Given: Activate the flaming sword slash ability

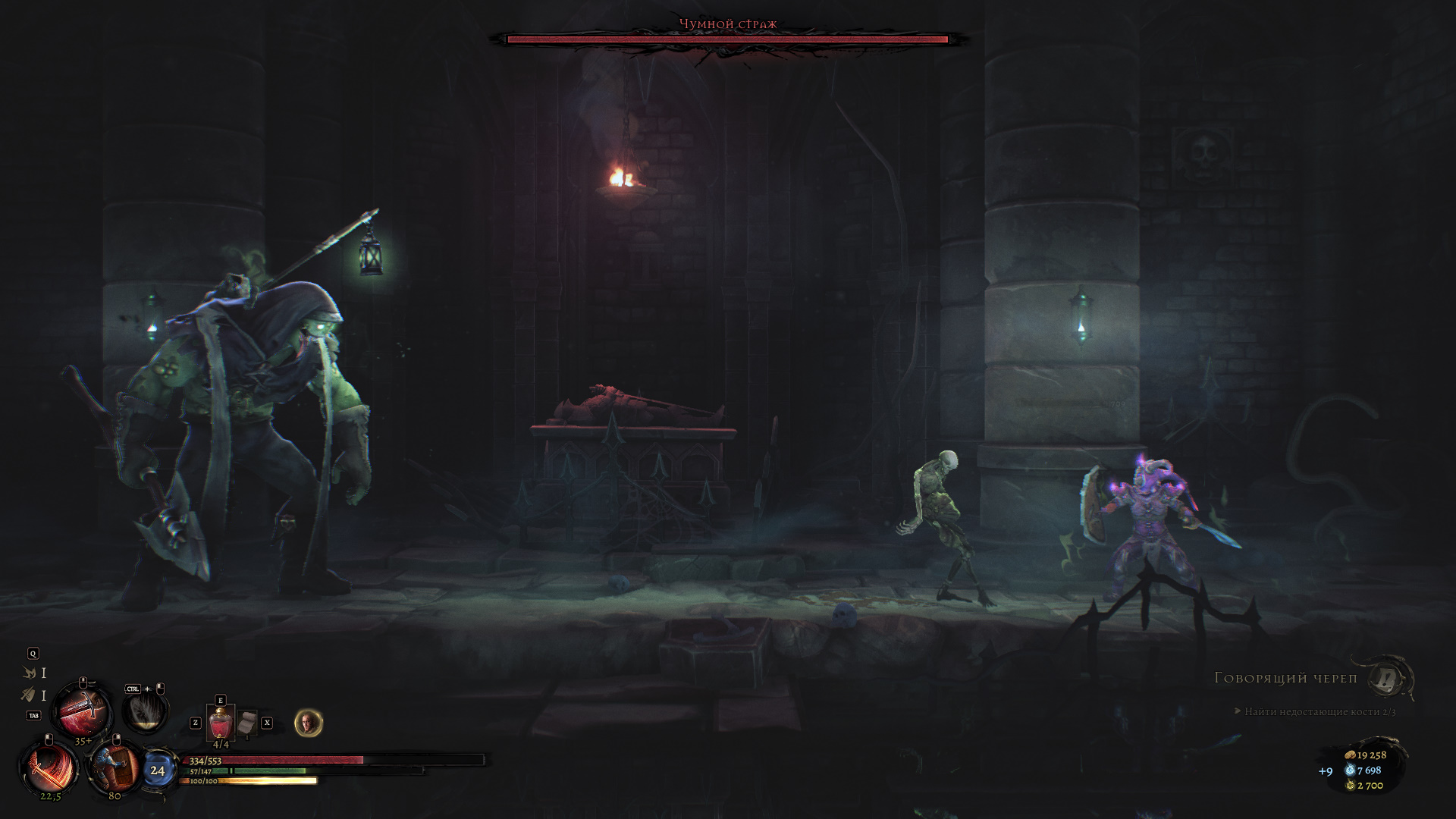Looking at the screenshot, I should (x=51, y=767).
